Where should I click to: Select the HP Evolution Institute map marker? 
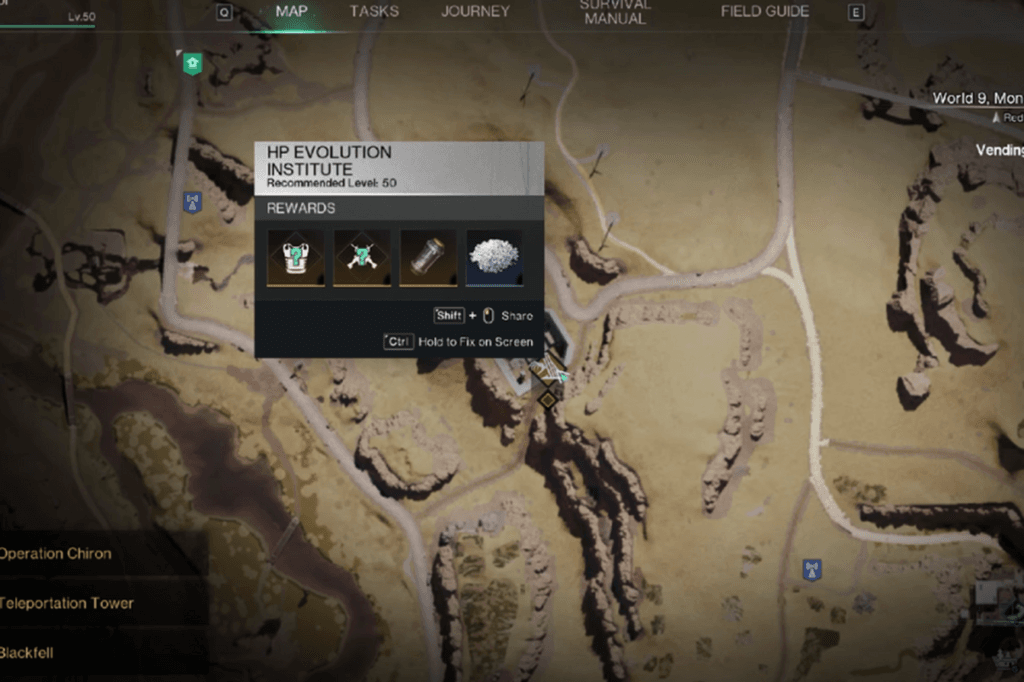coord(546,400)
